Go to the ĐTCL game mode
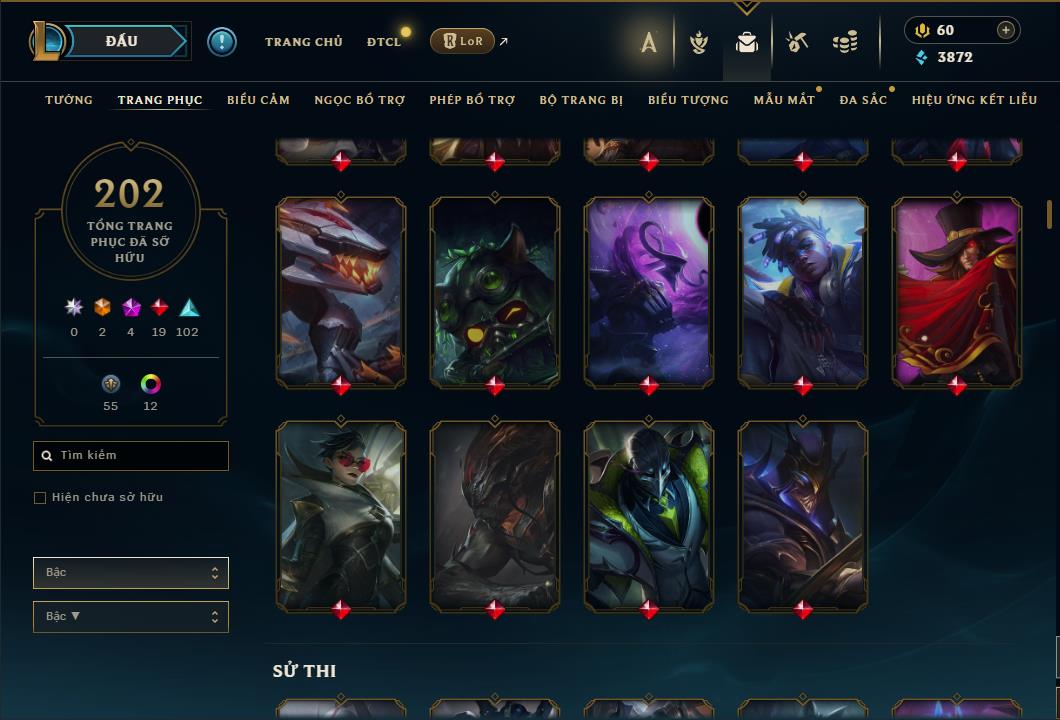Image resolution: width=1060 pixels, height=720 pixels. pyautogui.click(x=383, y=42)
